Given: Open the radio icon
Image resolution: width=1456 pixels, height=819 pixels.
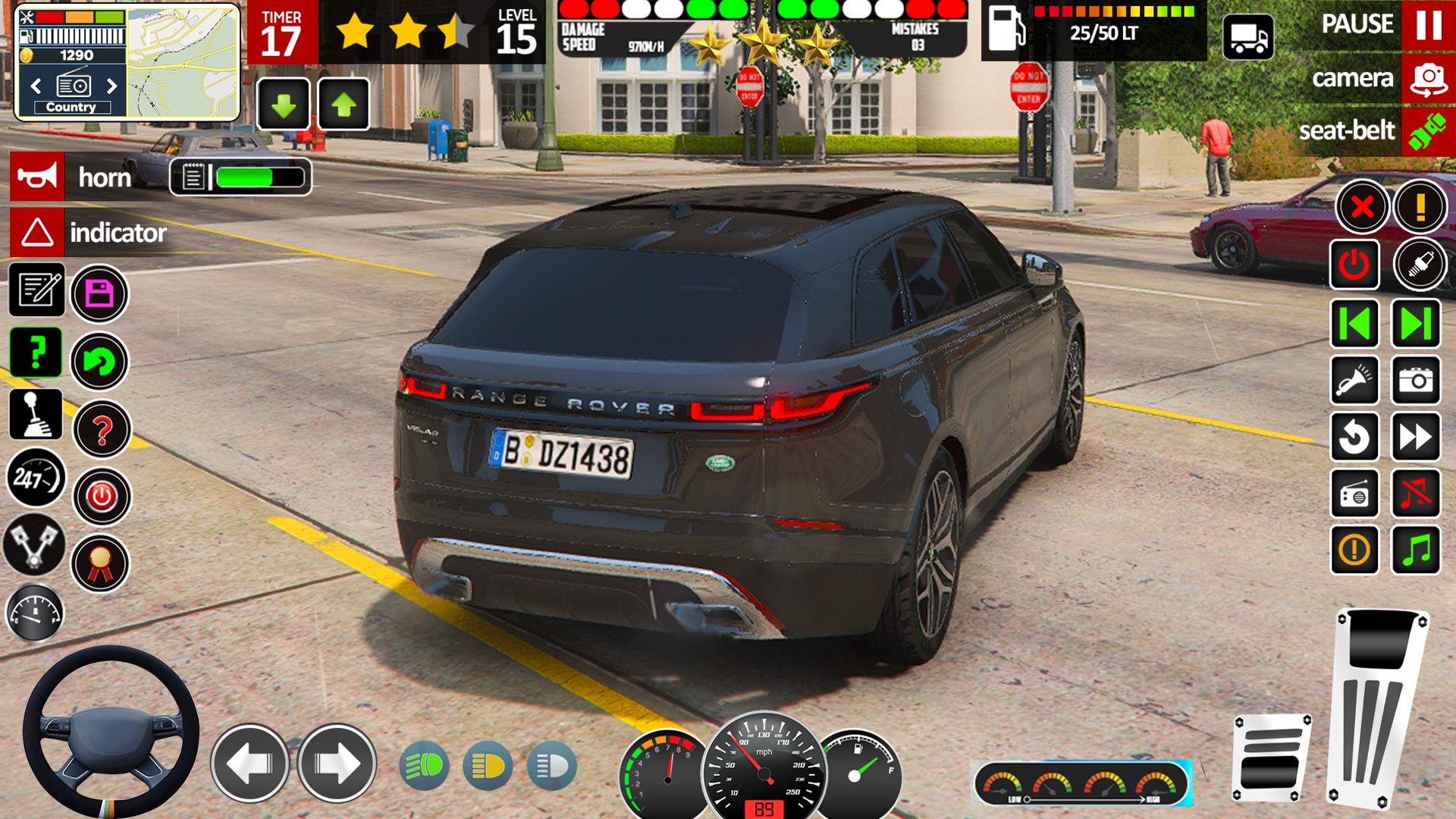Looking at the screenshot, I should tap(1354, 494).
